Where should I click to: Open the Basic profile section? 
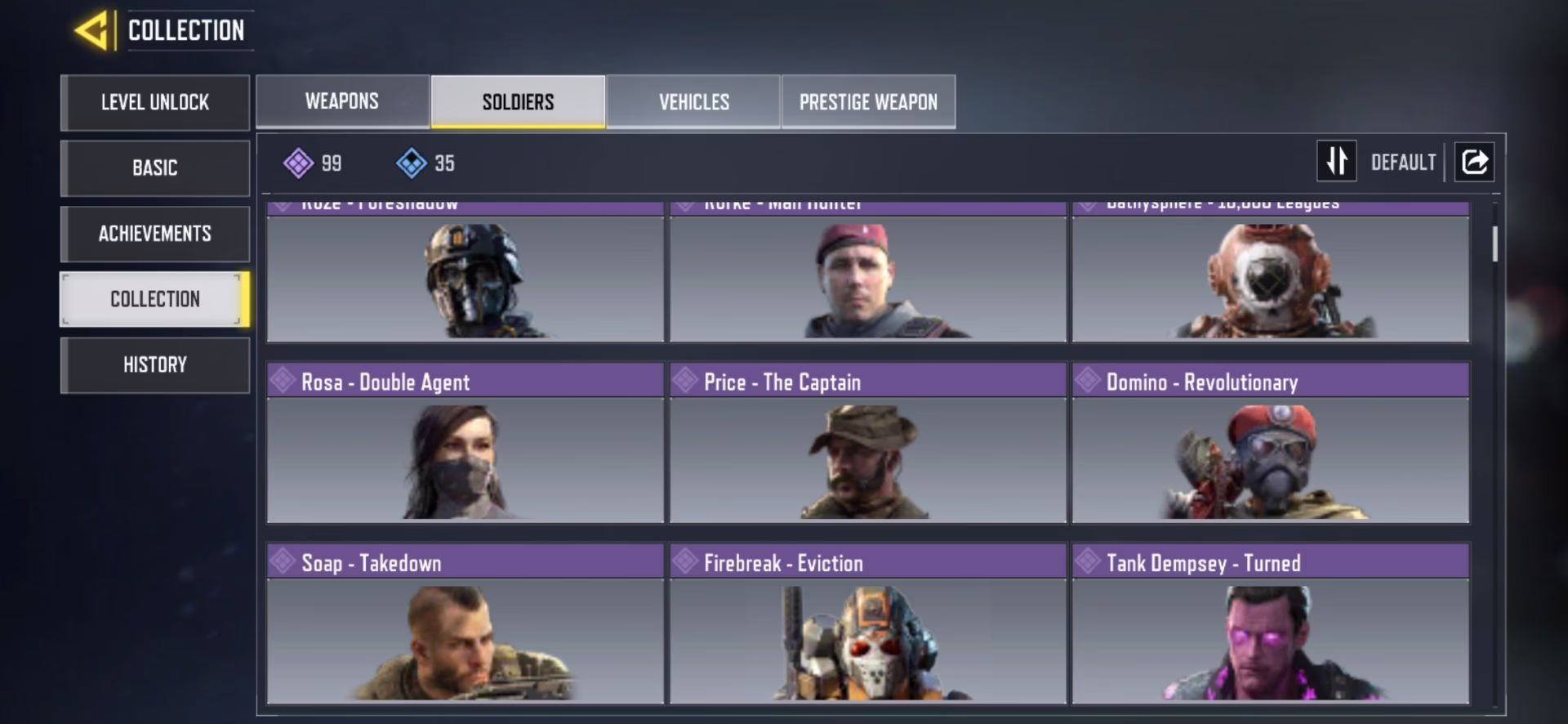click(155, 168)
